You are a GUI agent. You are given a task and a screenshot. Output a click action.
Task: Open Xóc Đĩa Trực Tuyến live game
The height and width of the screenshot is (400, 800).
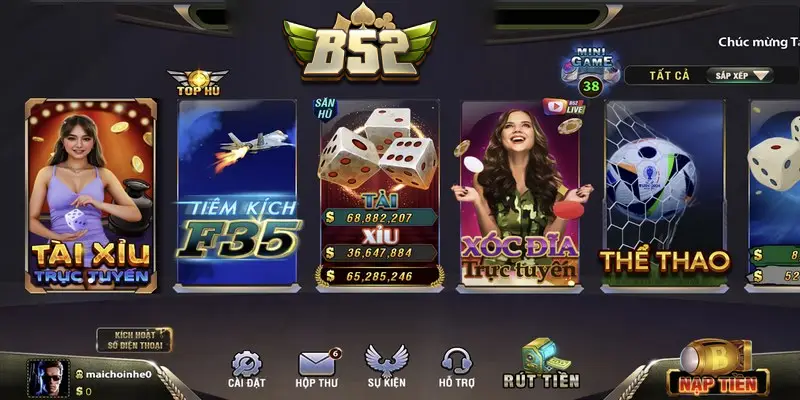pos(519,194)
